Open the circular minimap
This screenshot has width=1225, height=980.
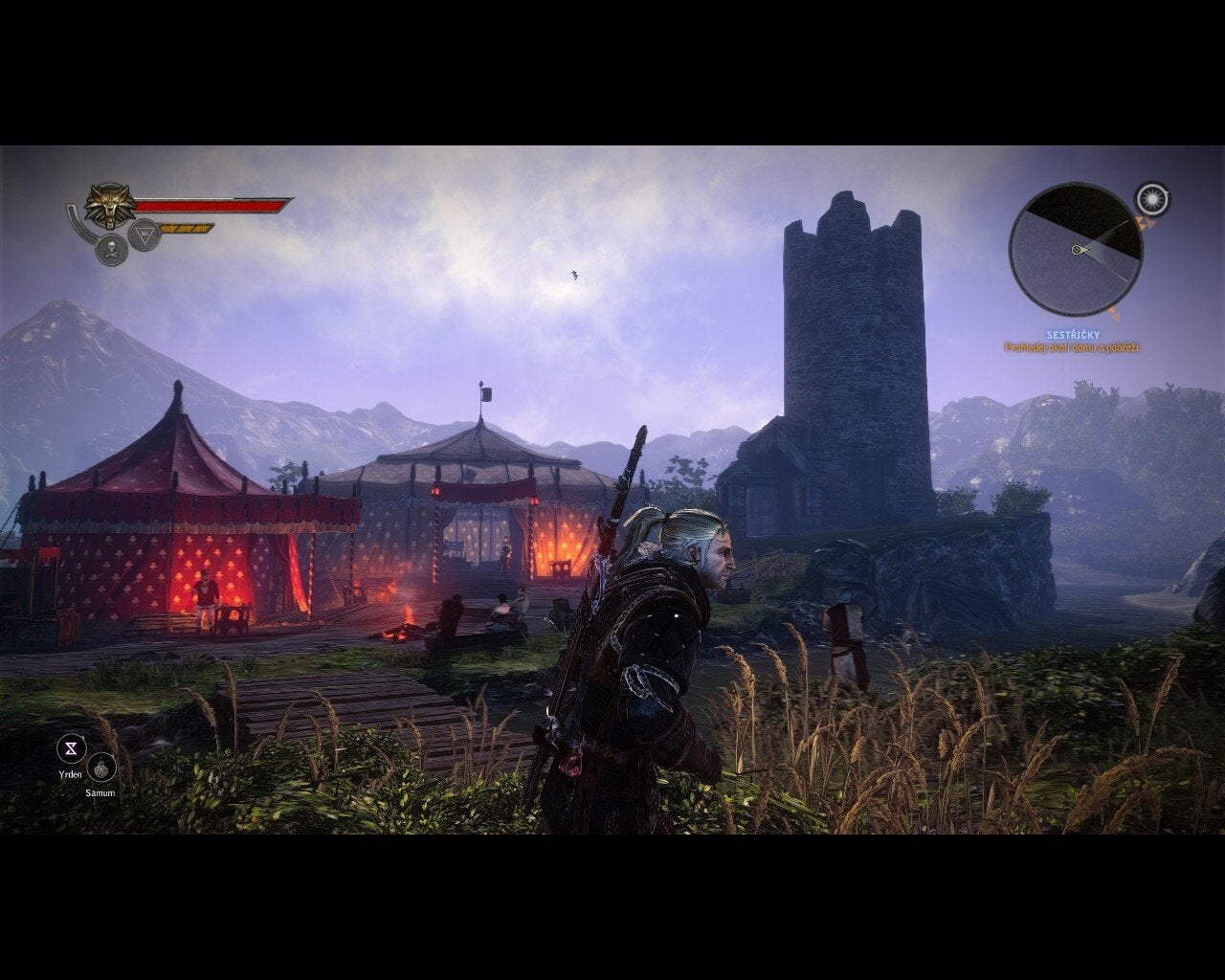point(1075,251)
